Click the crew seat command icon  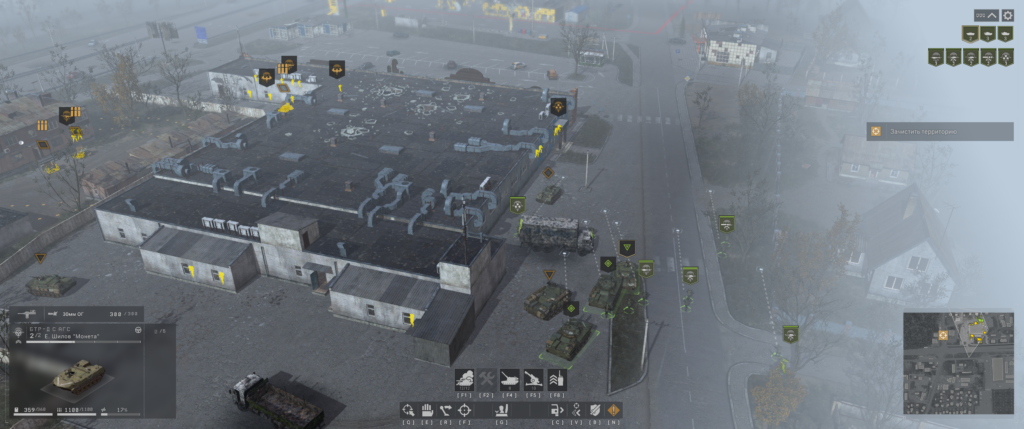pos(501,409)
